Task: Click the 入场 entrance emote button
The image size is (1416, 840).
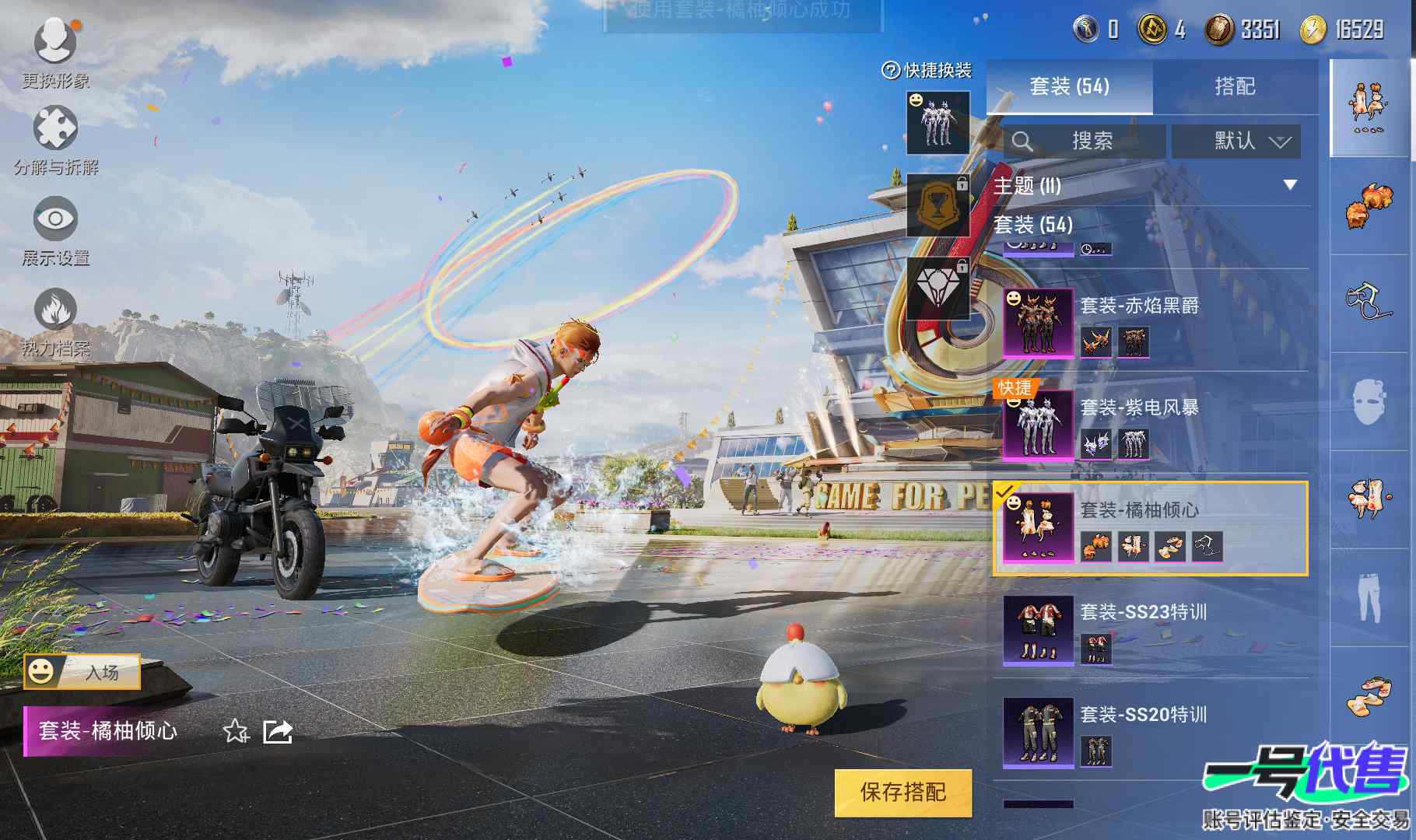Action: click(82, 672)
